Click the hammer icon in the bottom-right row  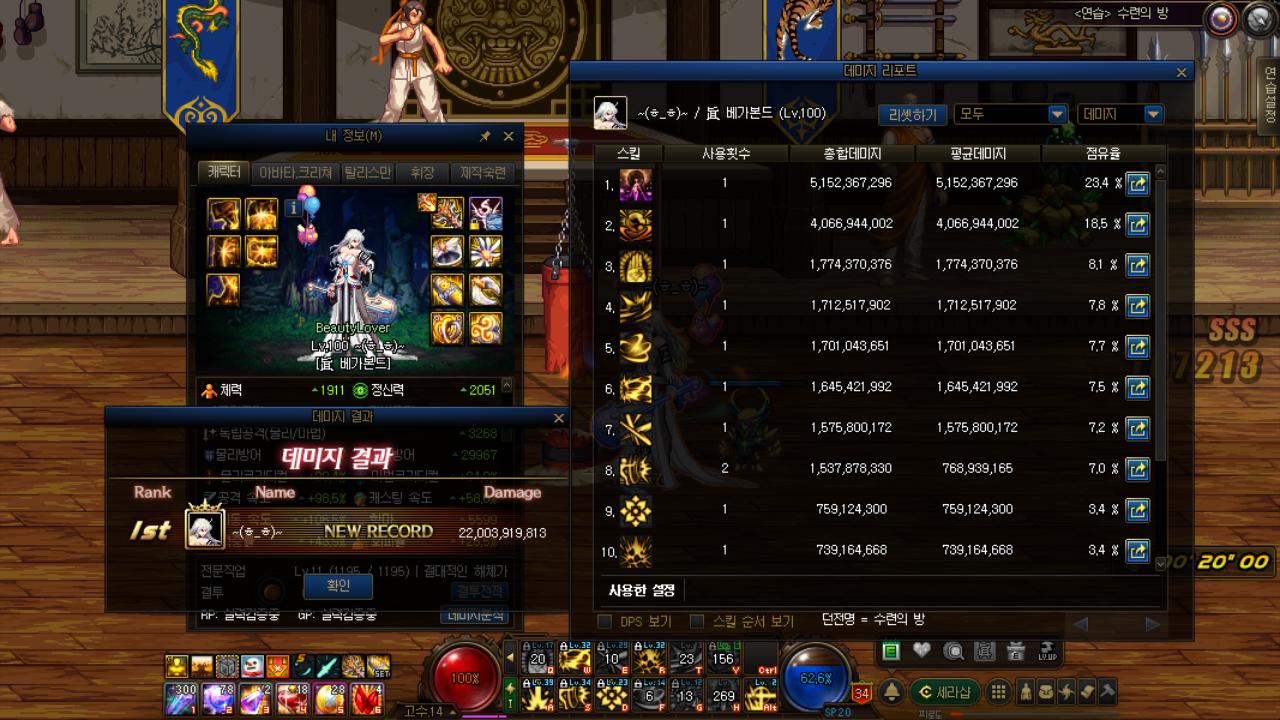pos(1107,691)
